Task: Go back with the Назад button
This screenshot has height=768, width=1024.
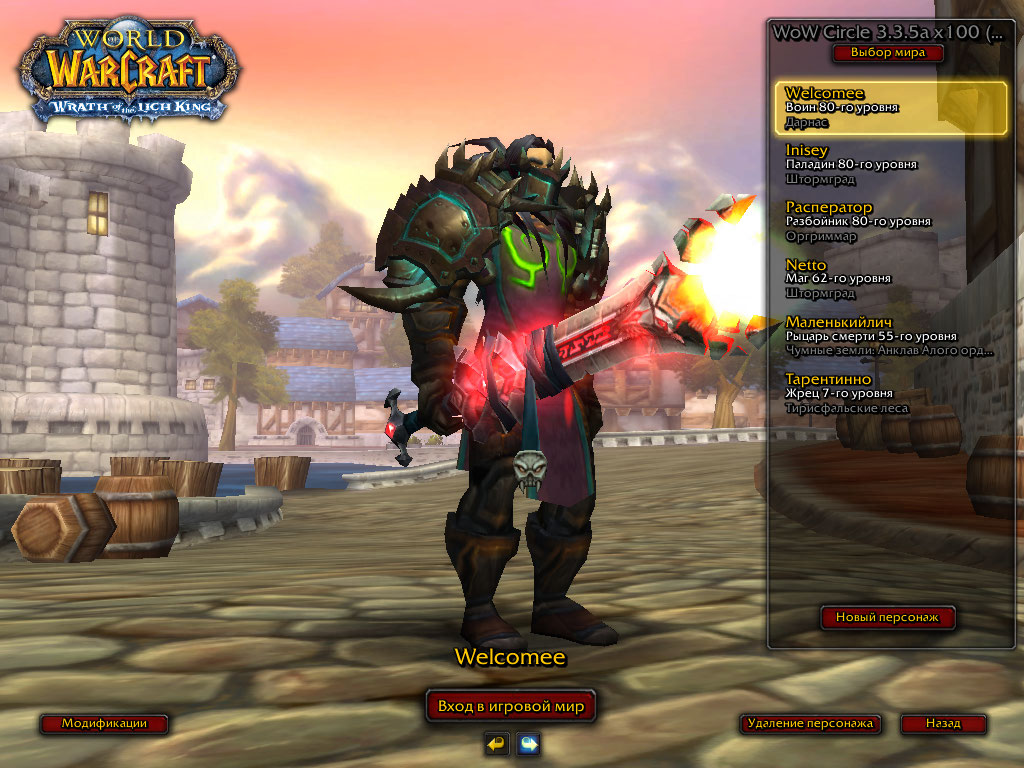Action: point(943,723)
